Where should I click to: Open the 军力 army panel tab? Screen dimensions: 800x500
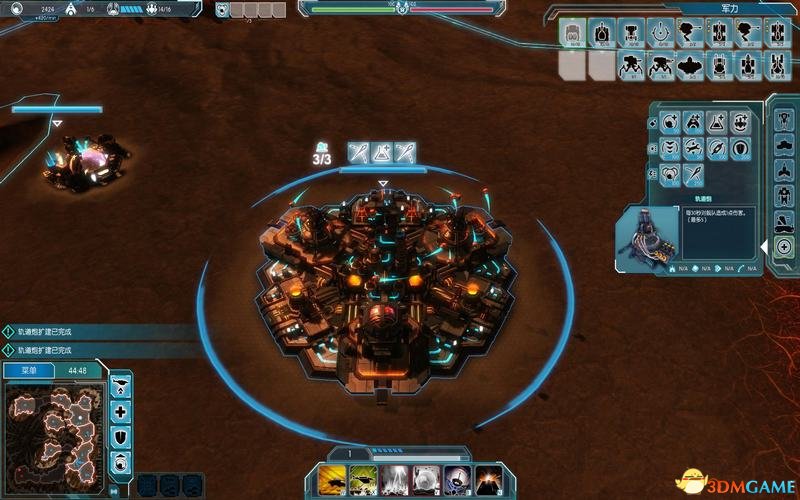pos(730,9)
